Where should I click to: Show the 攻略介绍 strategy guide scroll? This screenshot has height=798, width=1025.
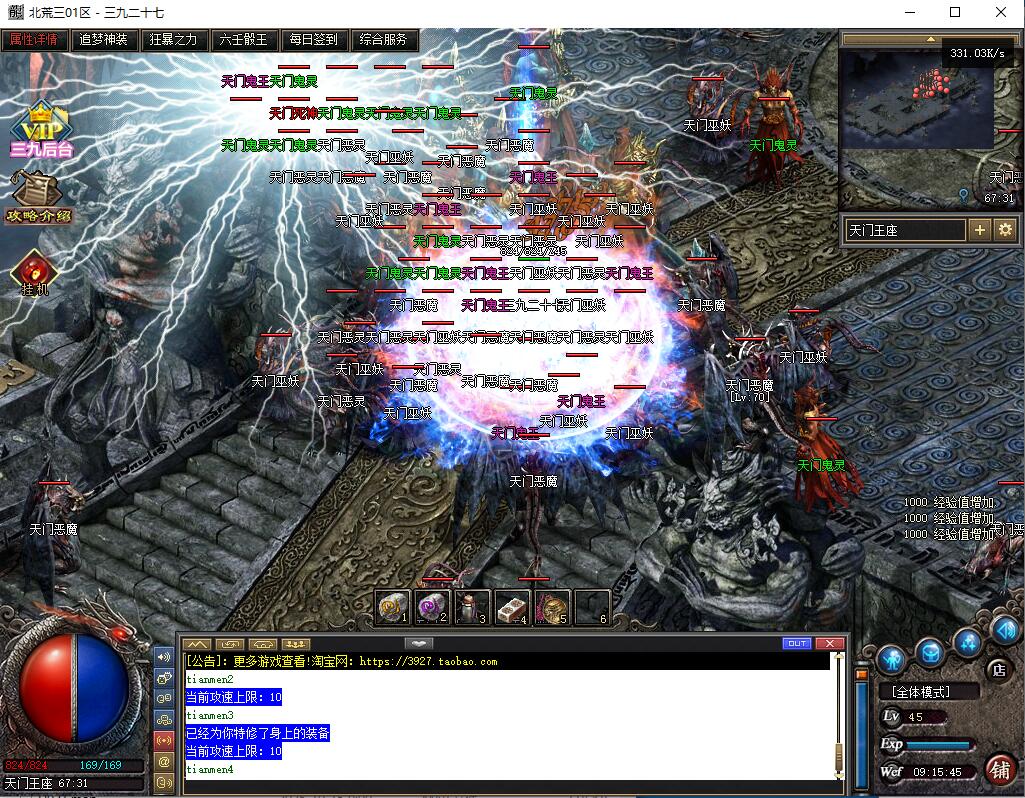point(40,198)
